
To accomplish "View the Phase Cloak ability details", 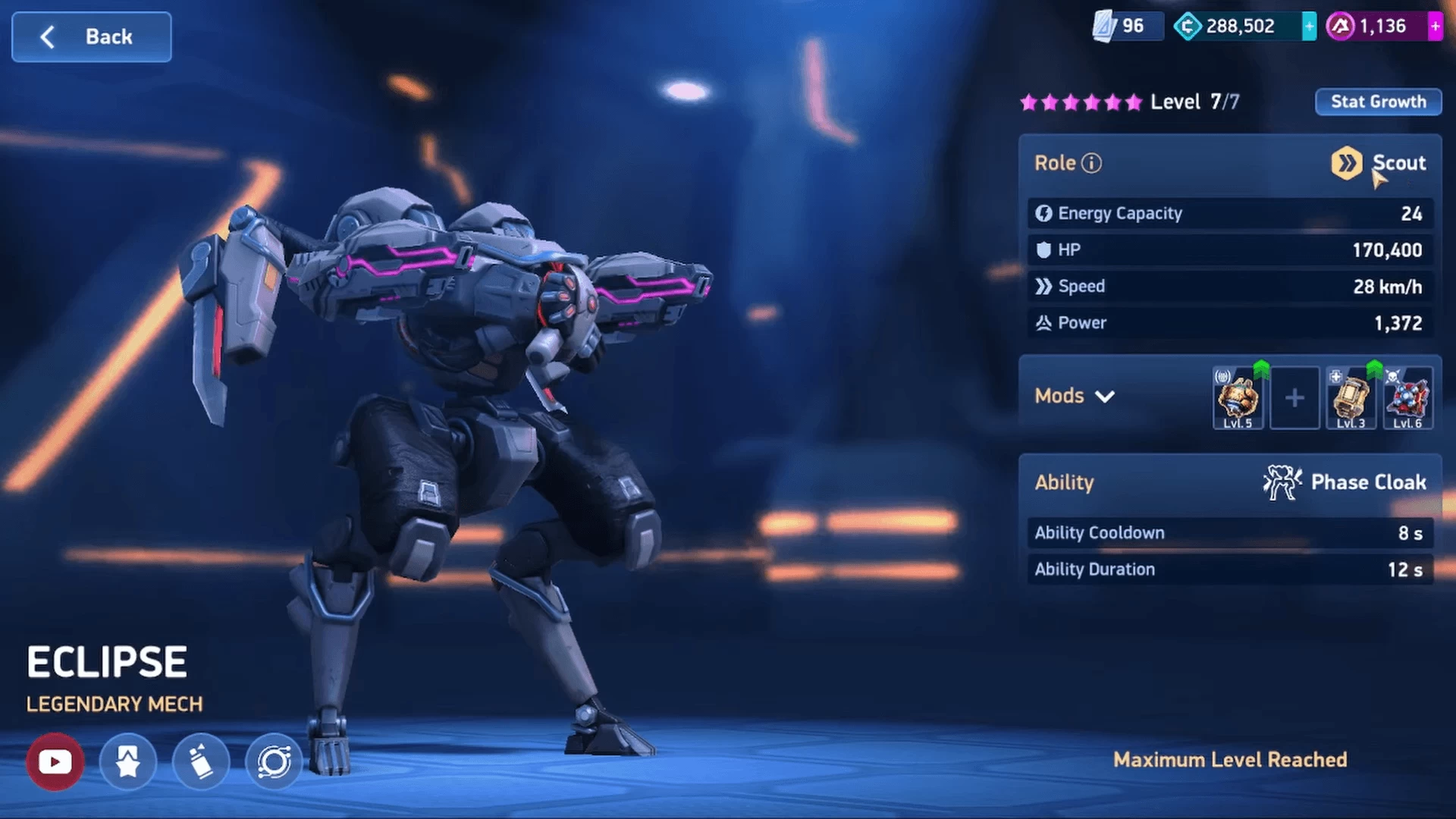I will (x=1345, y=482).
